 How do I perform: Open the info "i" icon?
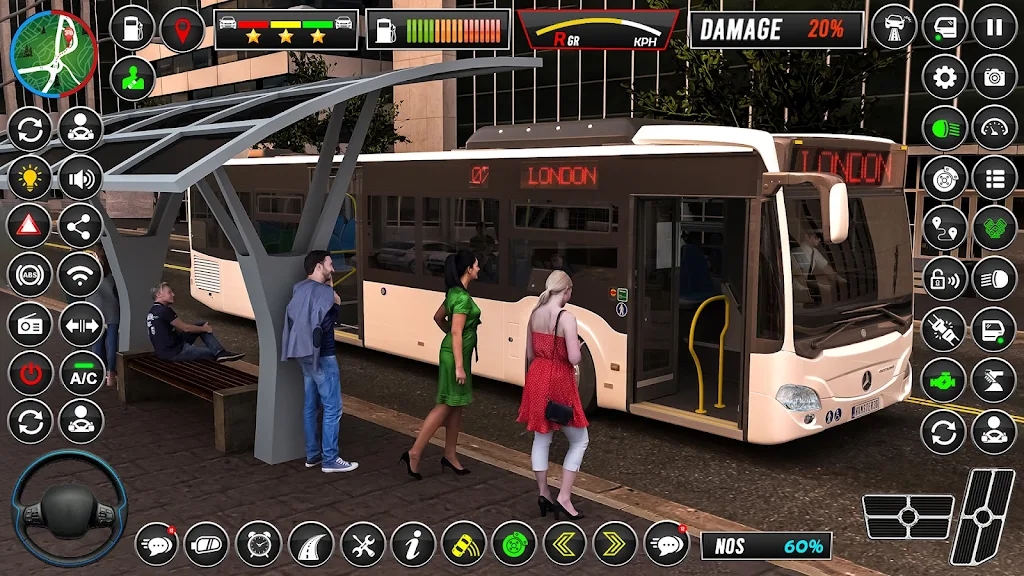(x=413, y=544)
